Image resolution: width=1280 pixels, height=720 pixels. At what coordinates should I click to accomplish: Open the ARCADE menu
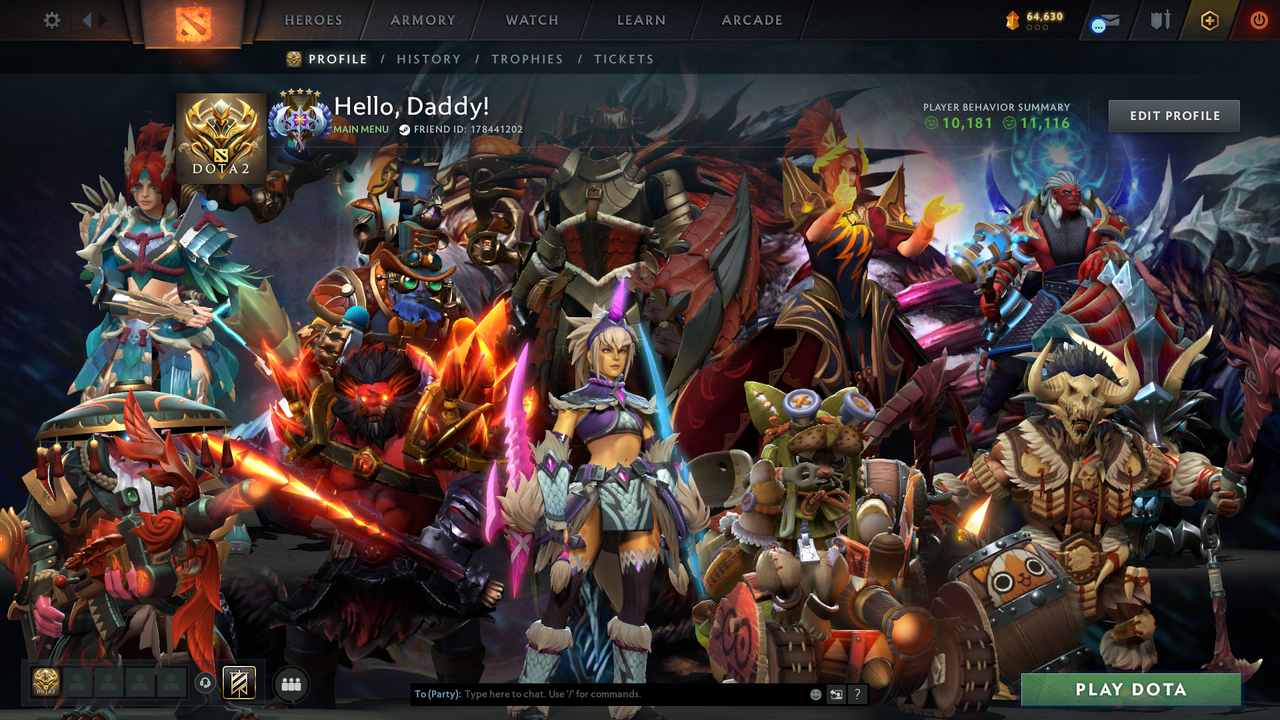[750, 20]
